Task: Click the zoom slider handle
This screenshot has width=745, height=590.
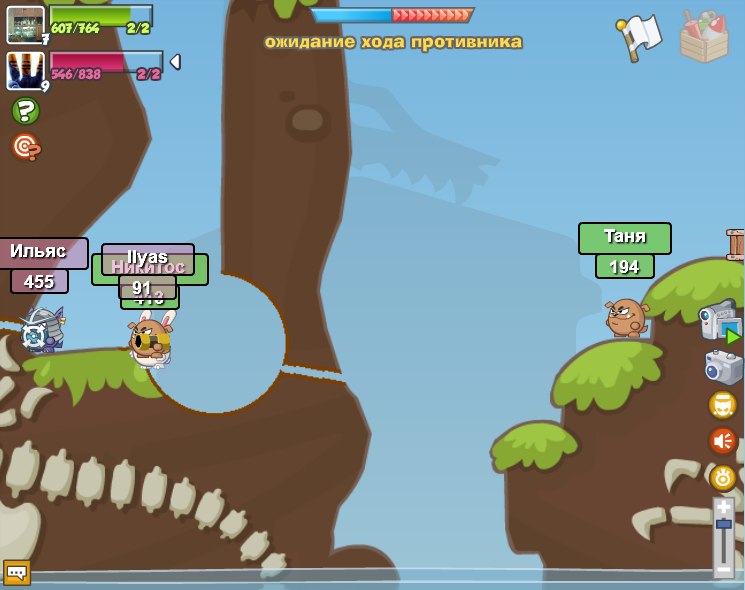Action: [x=724, y=525]
